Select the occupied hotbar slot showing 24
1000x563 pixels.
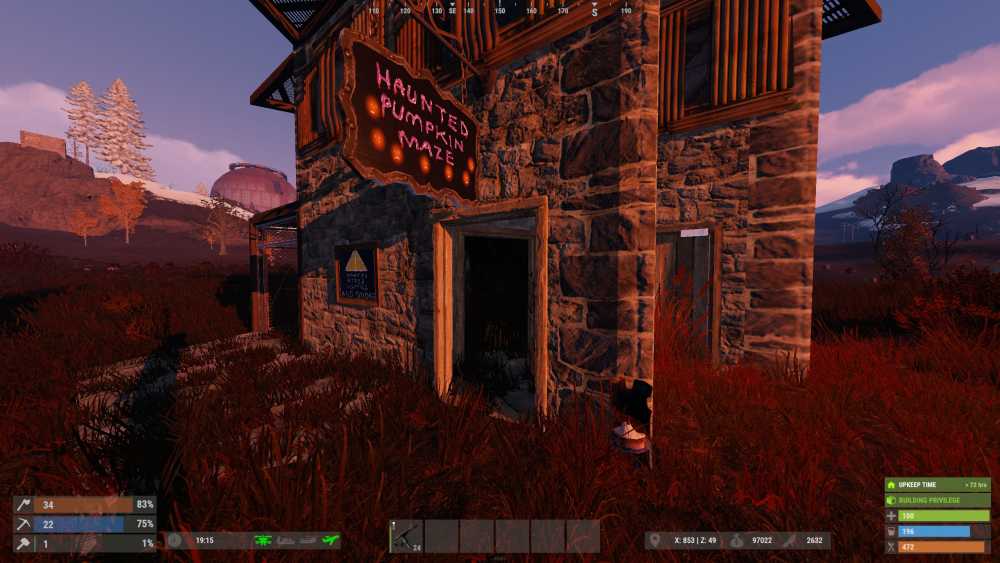click(406, 536)
